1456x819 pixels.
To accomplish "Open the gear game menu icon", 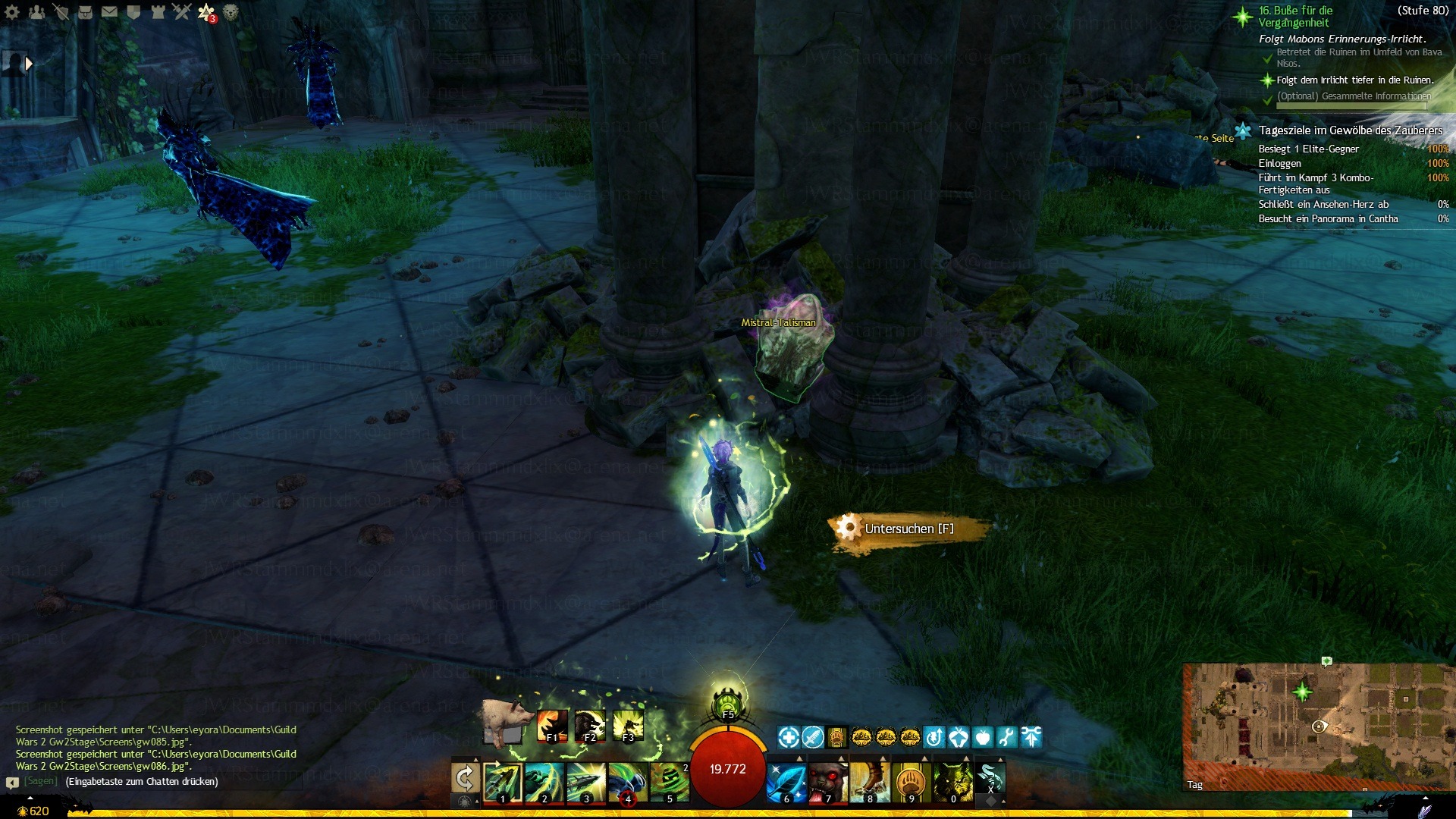I will pos(12,12).
